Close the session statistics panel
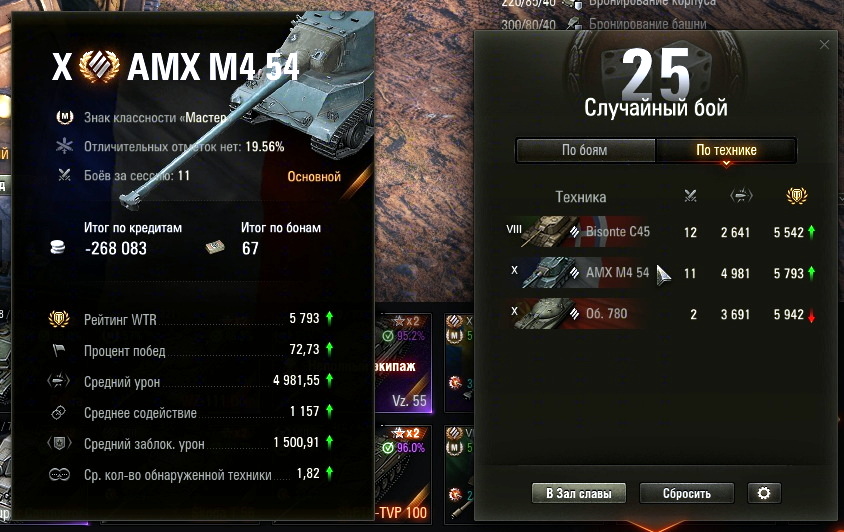The height and width of the screenshot is (532, 844). point(824,45)
